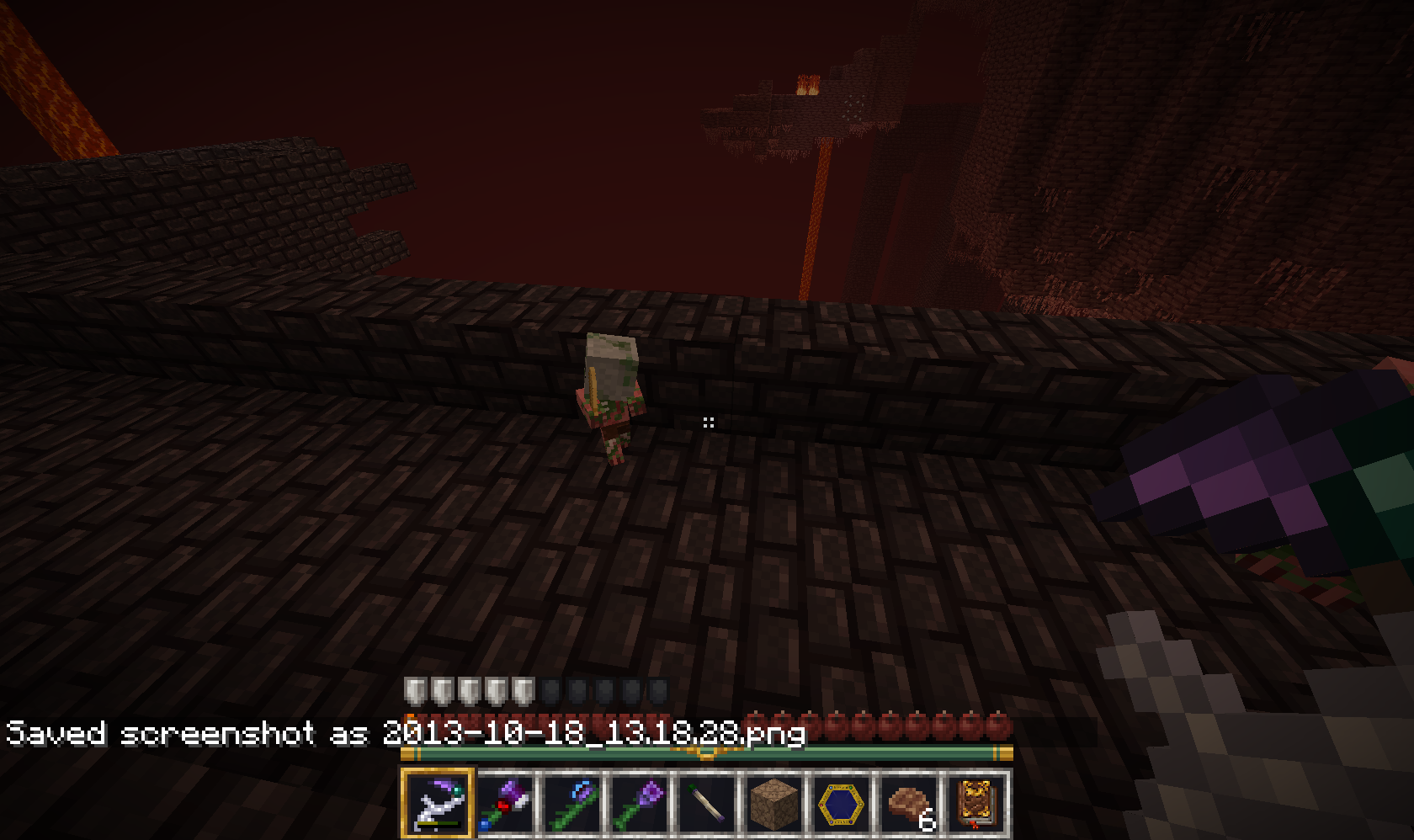Select the gold-covered book slot
Image resolution: width=1414 pixels, height=840 pixels.
pyautogui.click(x=976, y=802)
